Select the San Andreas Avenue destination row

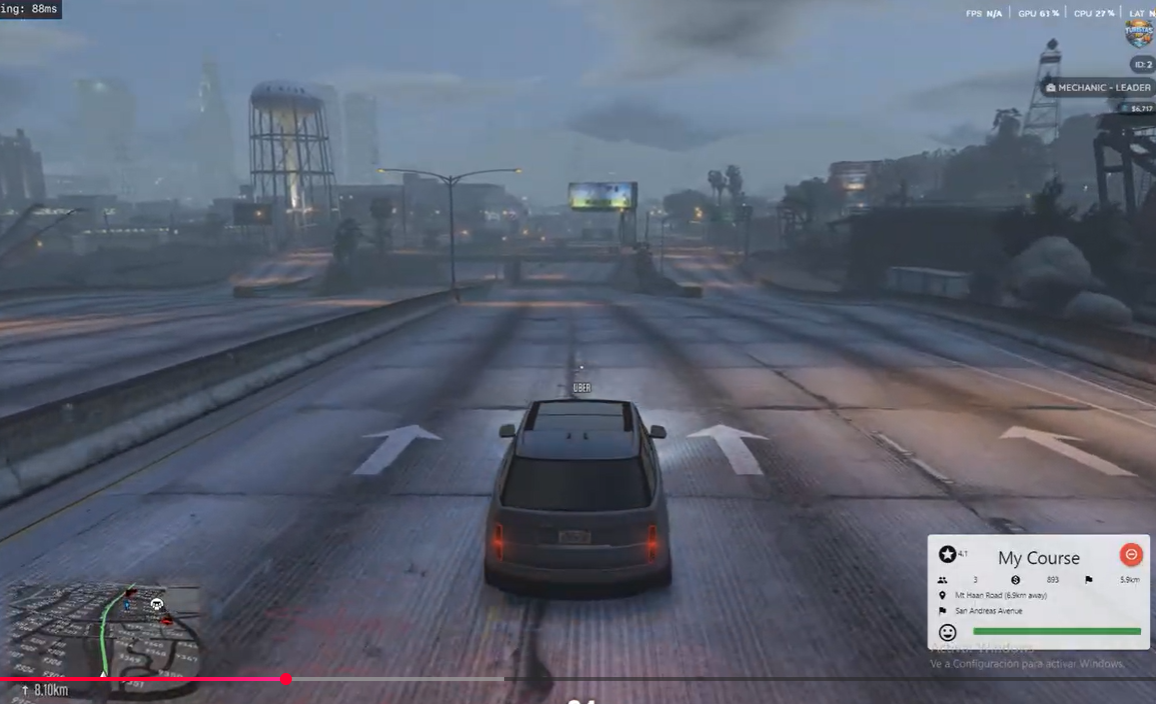(x=988, y=611)
